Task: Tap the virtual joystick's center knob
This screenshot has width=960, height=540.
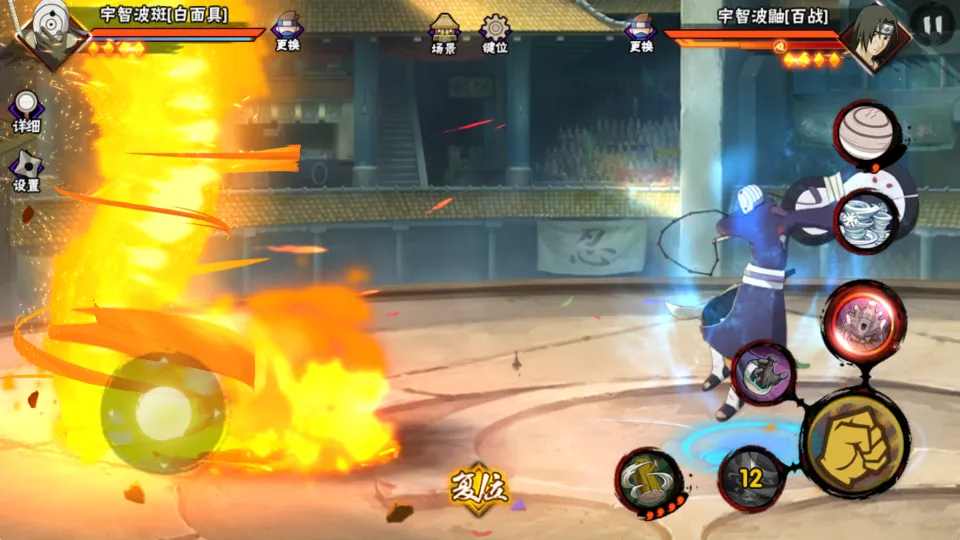Action: (x=163, y=412)
